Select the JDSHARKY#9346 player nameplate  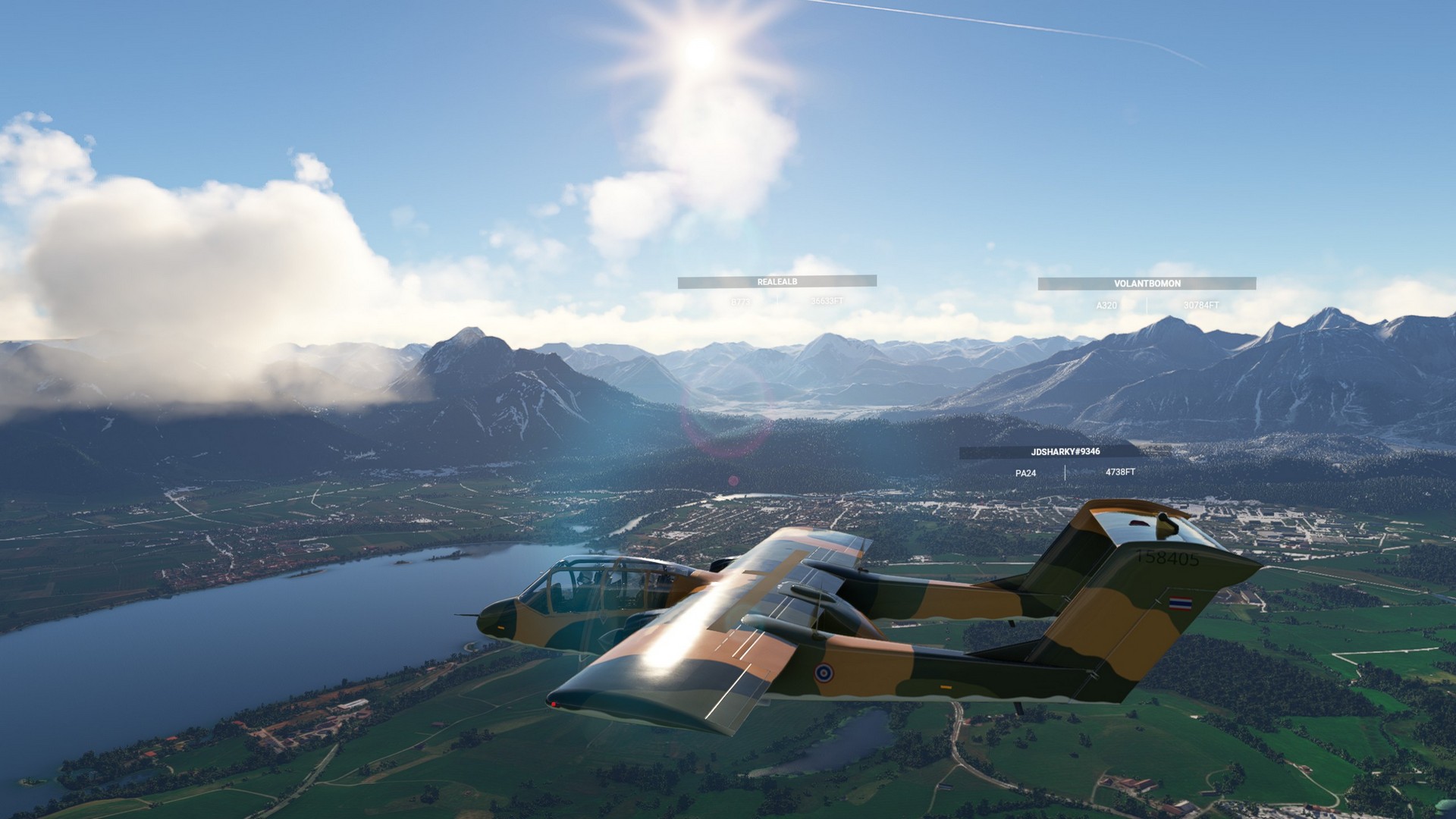[1065, 452]
